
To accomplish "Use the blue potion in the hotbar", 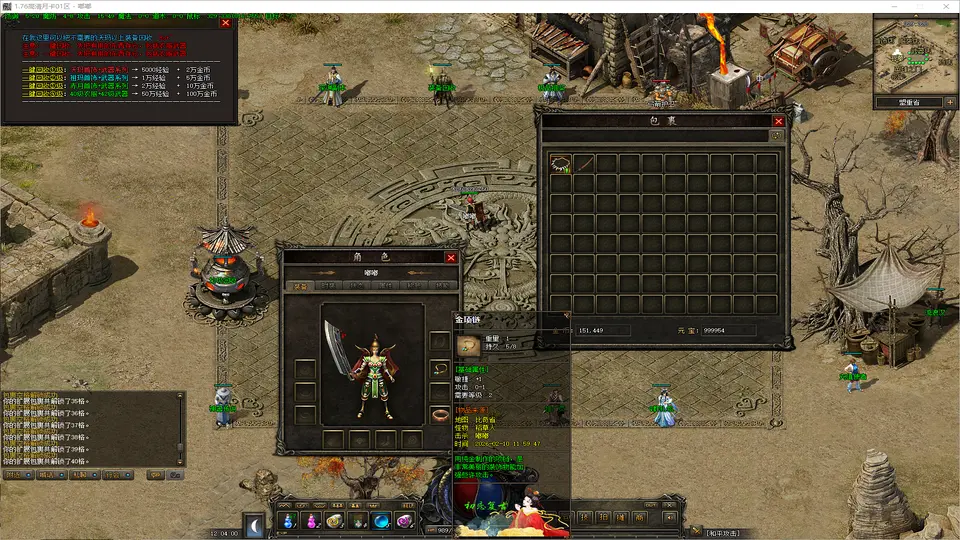I will [288, 521].
